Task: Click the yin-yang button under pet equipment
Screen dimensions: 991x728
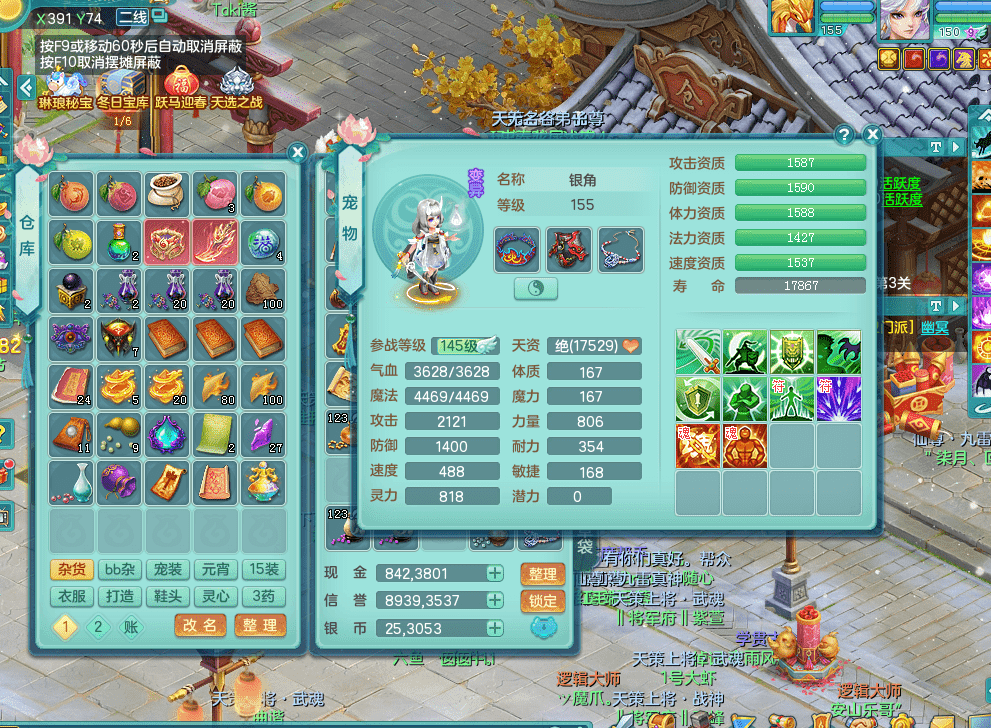Action: (536, 288)
